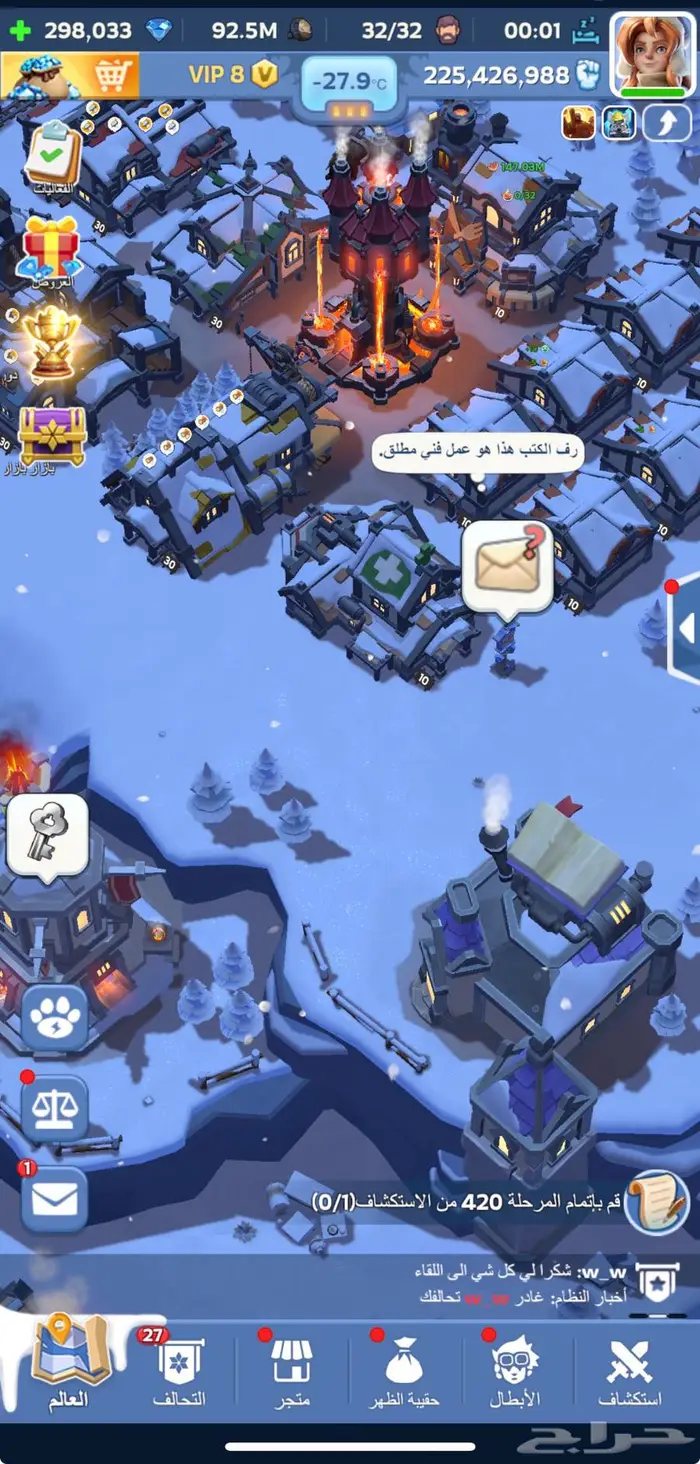700x1464 pixels.
Task: Open the pet paw menu
Action: (54, 1018)
